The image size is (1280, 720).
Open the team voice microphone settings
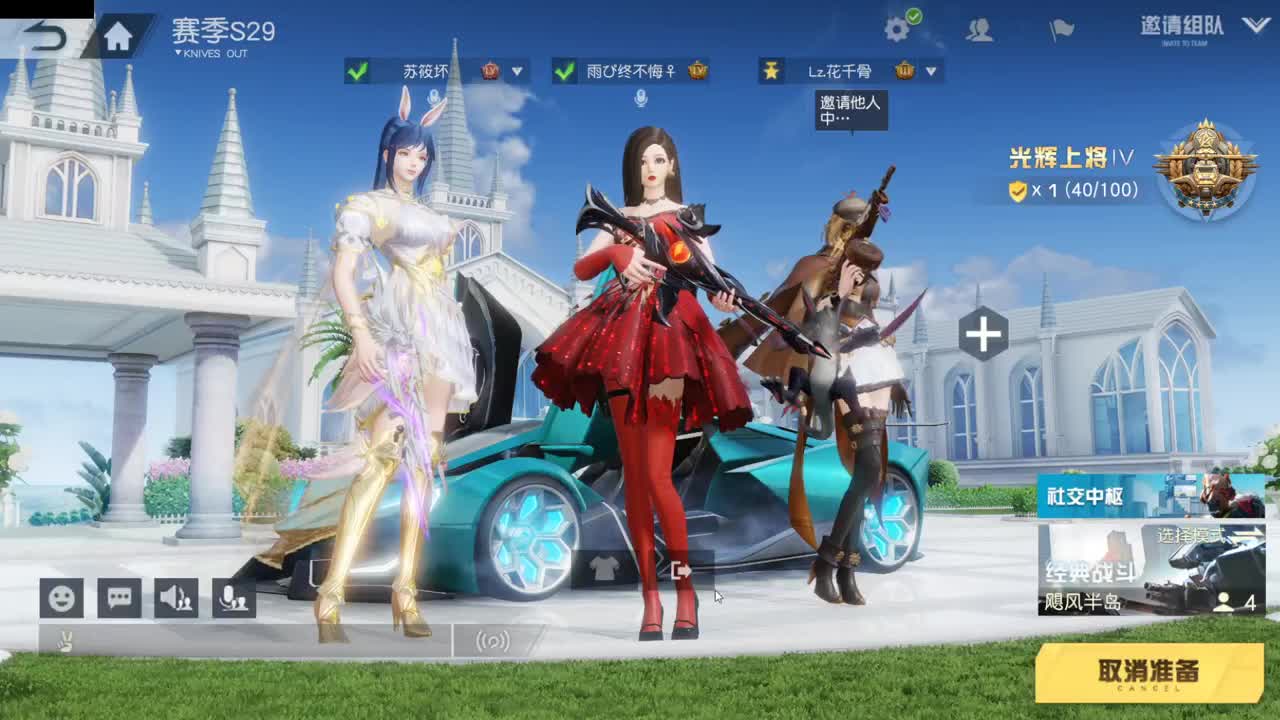pos(232,597)
